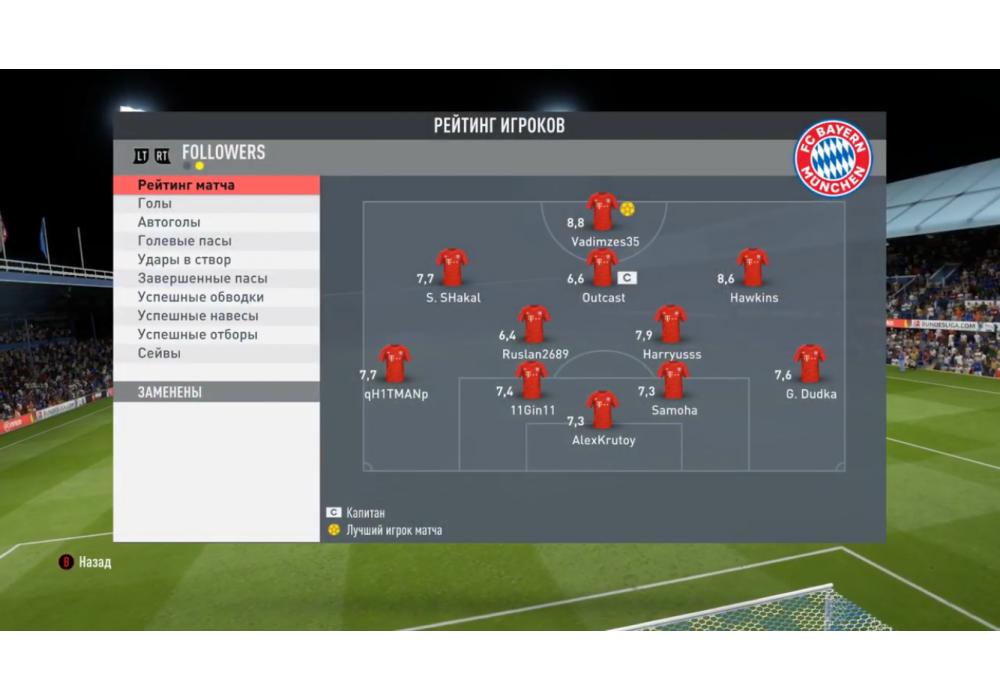Viewport: 1000px width, 700px height.
Task: Select player Hawkins on the formation
Action: coord(752,268)
